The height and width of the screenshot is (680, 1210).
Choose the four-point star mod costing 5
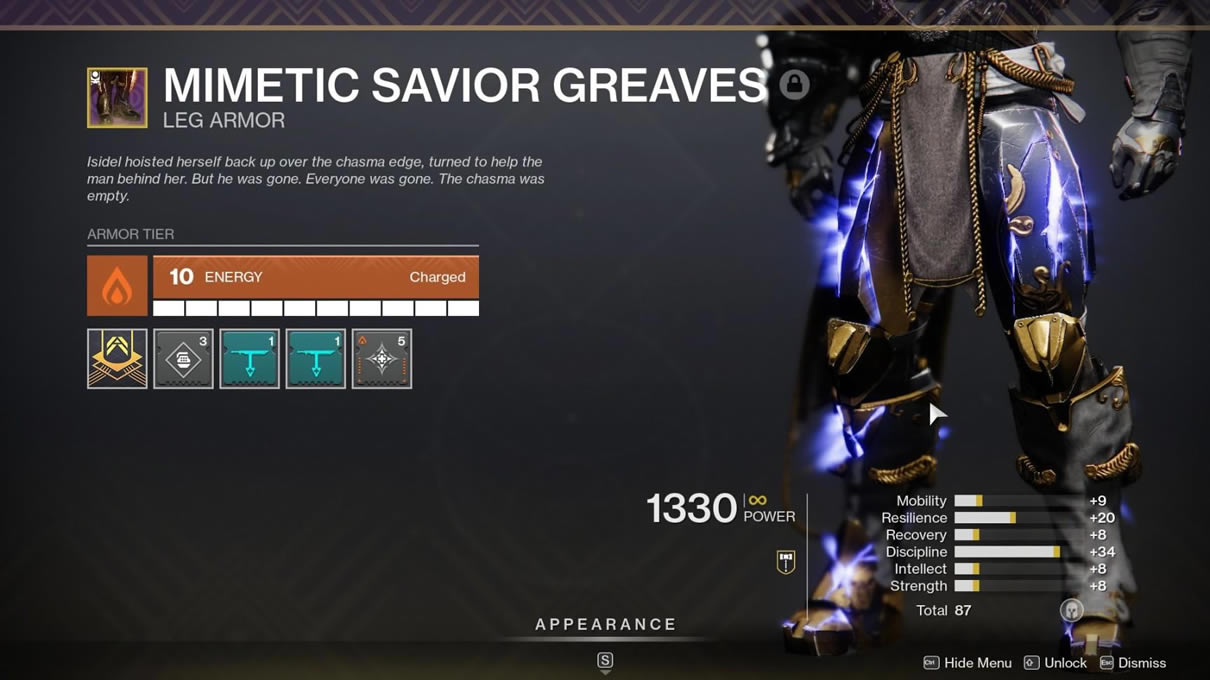point(381,358)
